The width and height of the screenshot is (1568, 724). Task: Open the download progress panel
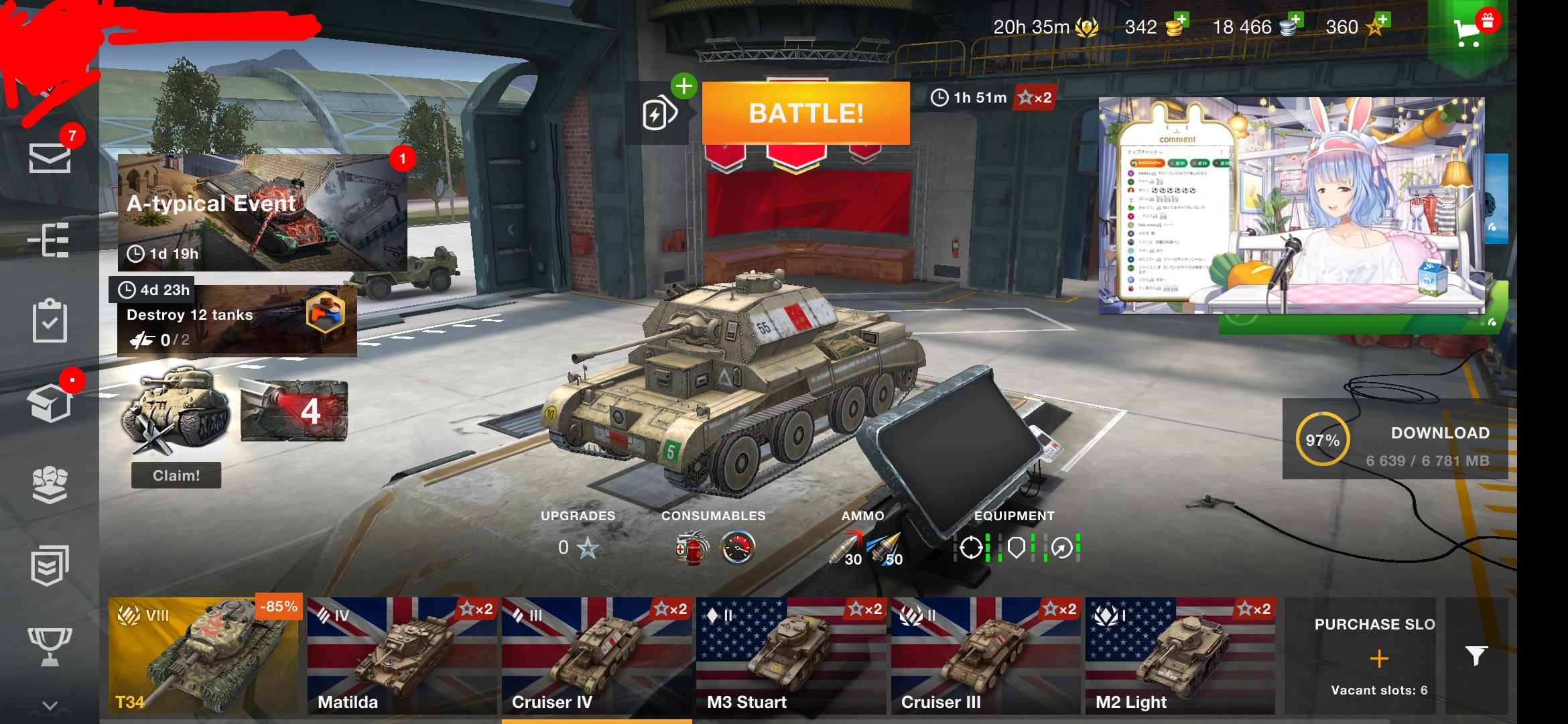point(1395,440)
